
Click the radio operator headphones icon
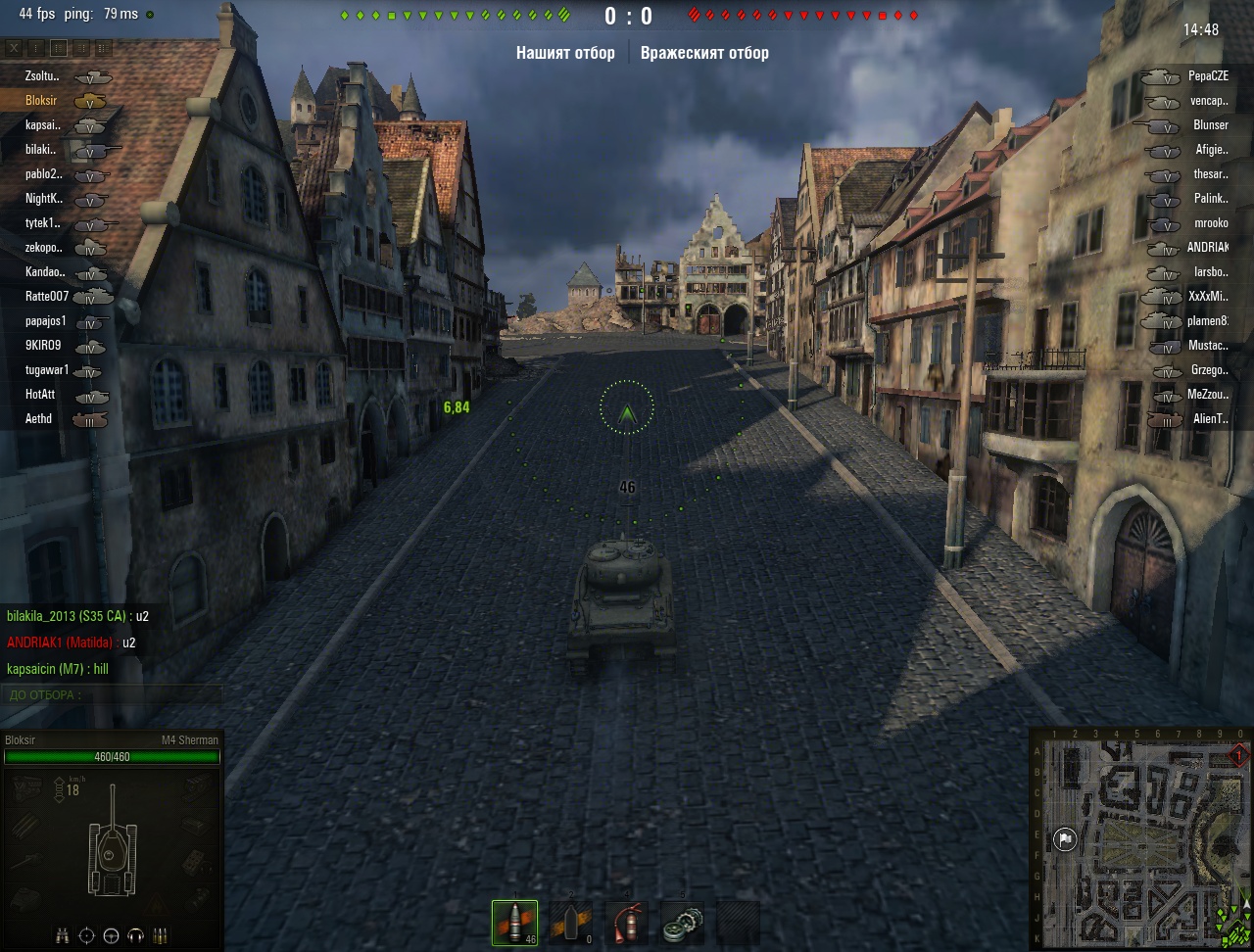click(x=136, y=935)
